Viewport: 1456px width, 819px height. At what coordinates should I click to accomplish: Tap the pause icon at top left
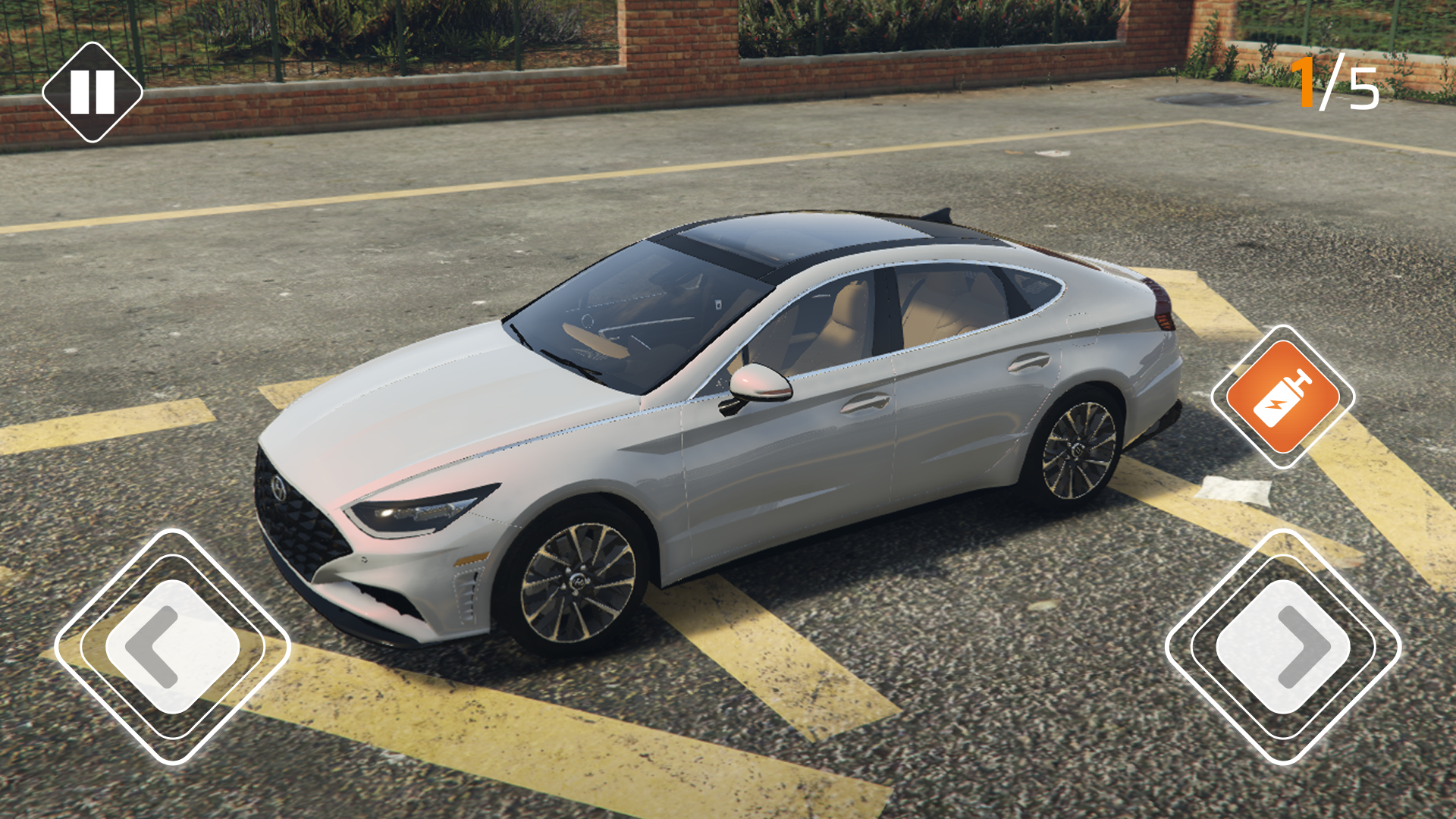(x=91, y=93)
